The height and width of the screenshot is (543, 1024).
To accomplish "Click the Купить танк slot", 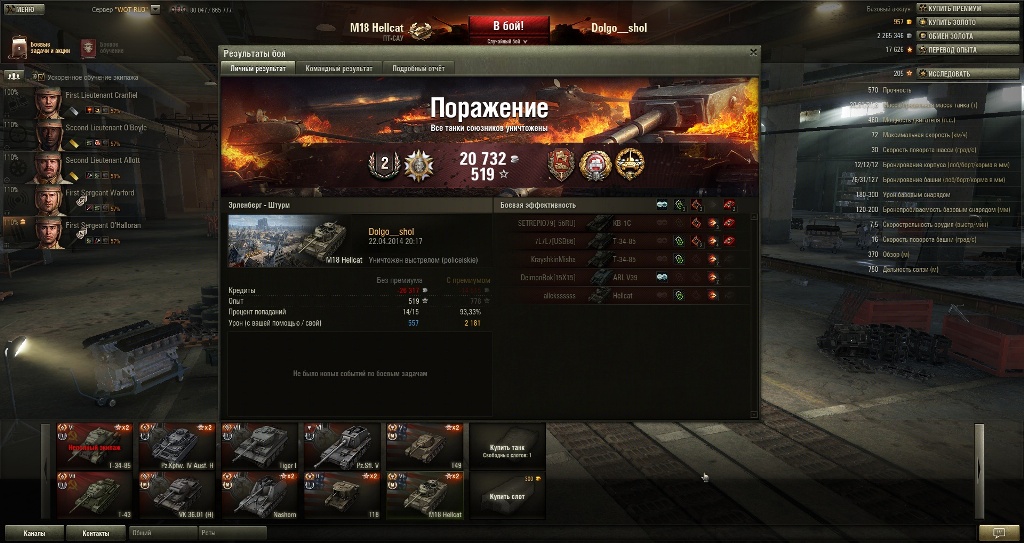I will 507,445.
